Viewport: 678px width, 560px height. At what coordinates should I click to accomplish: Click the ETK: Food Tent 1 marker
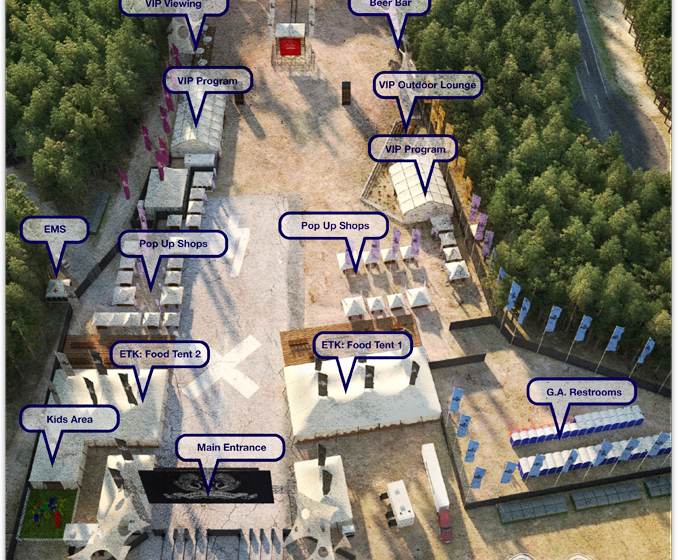[363, 346]
